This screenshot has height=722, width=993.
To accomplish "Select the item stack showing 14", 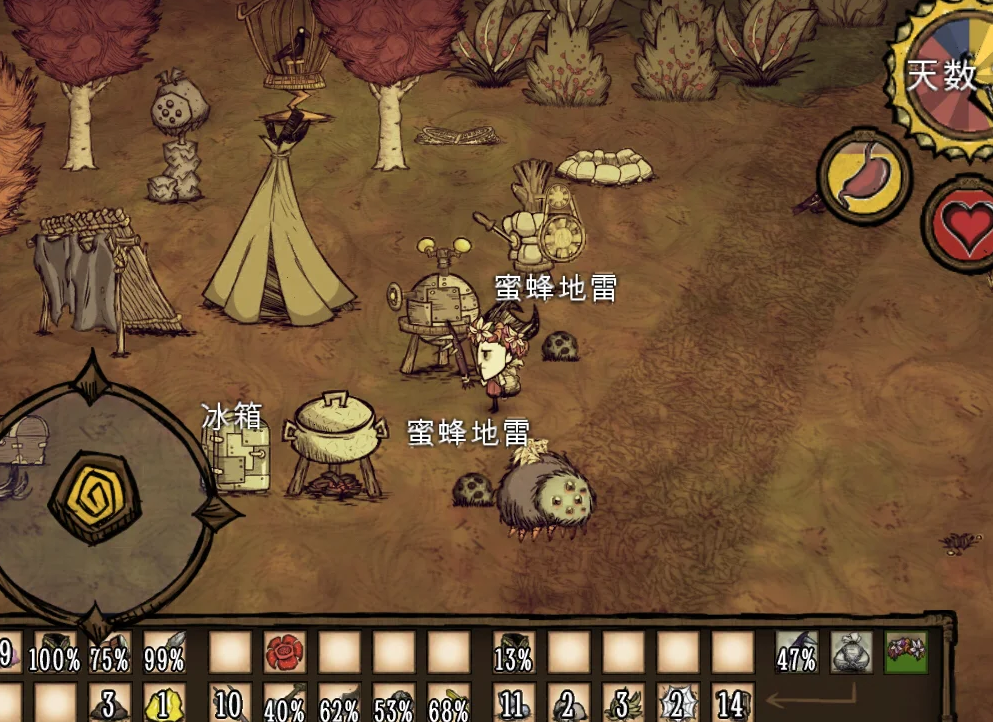I will 732,703.
